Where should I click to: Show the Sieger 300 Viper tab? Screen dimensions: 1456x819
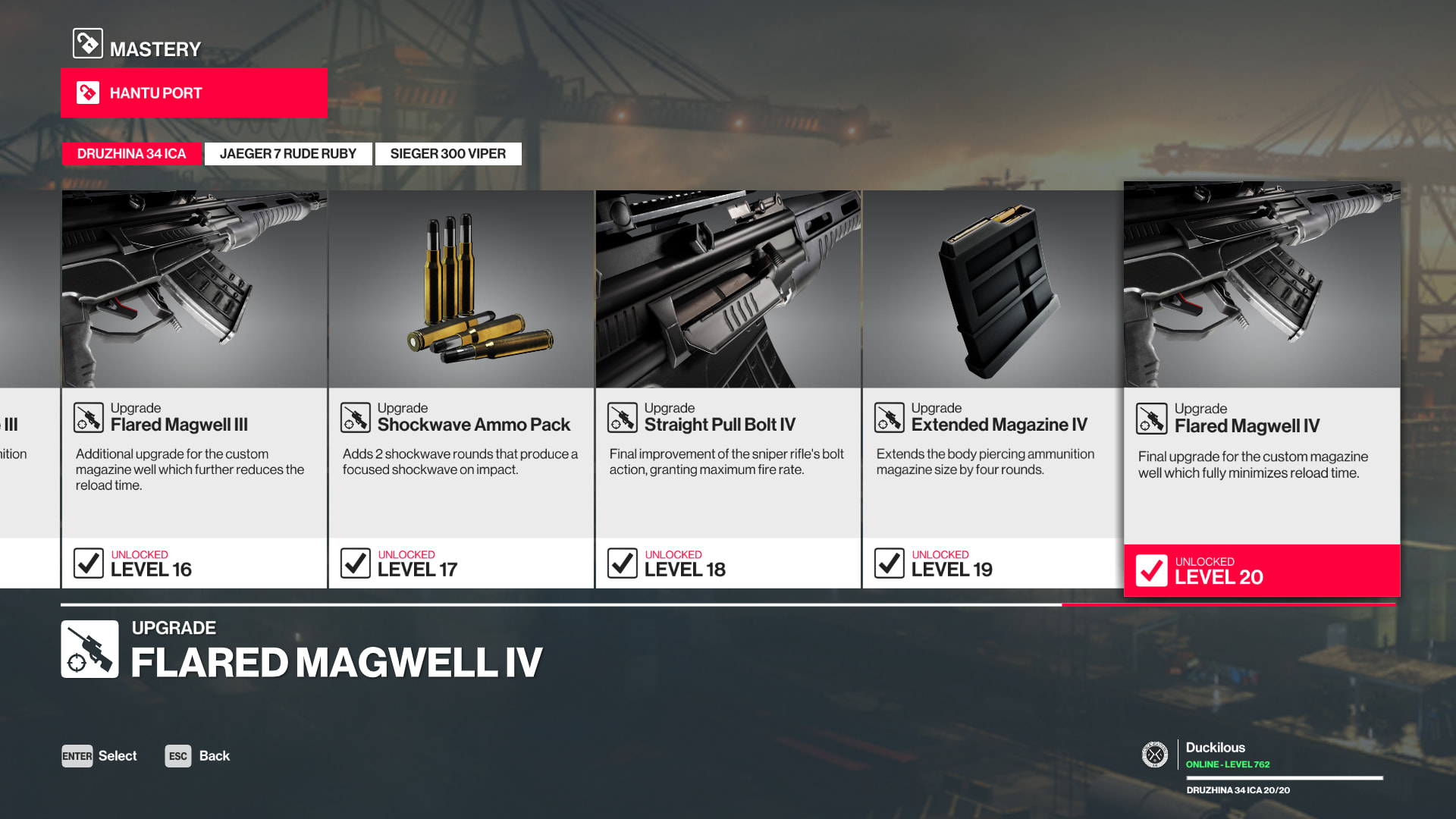click(x=447, y=154)
